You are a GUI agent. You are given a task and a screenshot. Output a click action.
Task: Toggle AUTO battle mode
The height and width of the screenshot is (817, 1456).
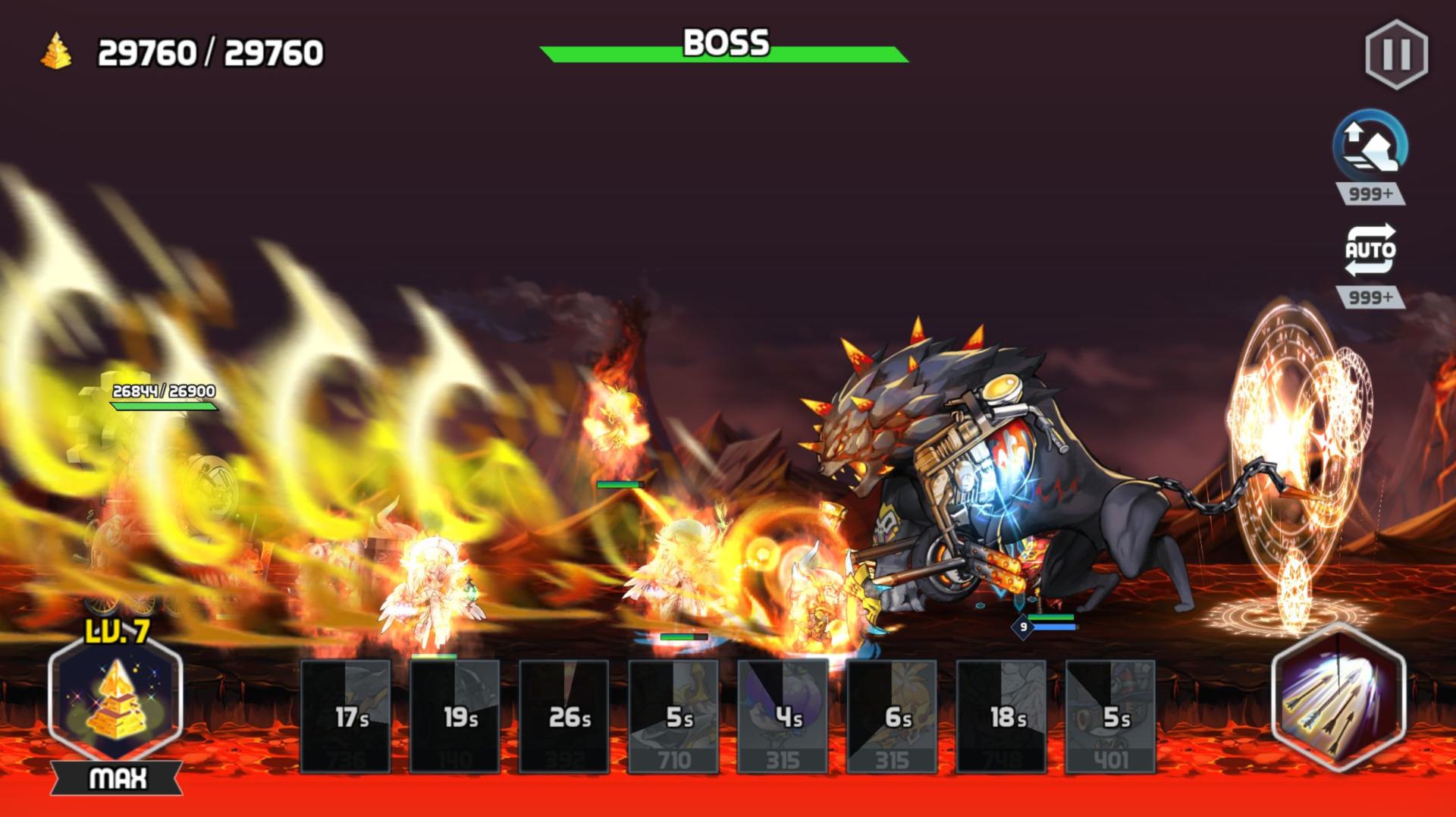[1370, 250]
